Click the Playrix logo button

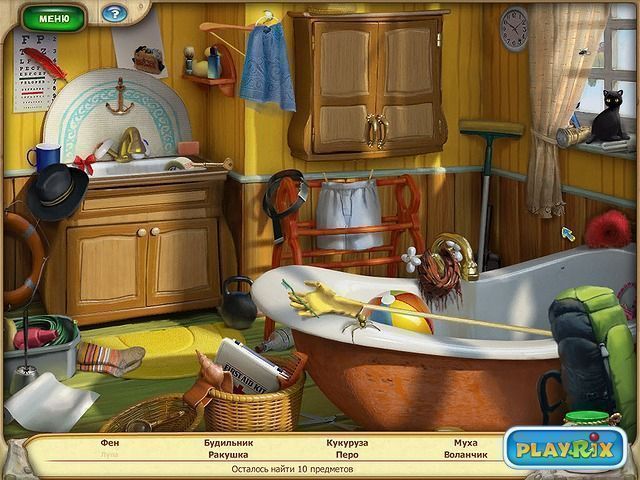click(564, 448)
